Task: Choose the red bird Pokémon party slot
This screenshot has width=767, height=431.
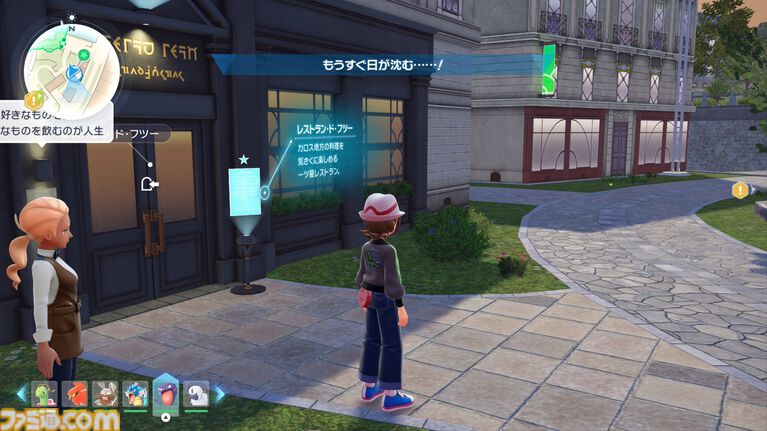Action: tap(74, 394)
